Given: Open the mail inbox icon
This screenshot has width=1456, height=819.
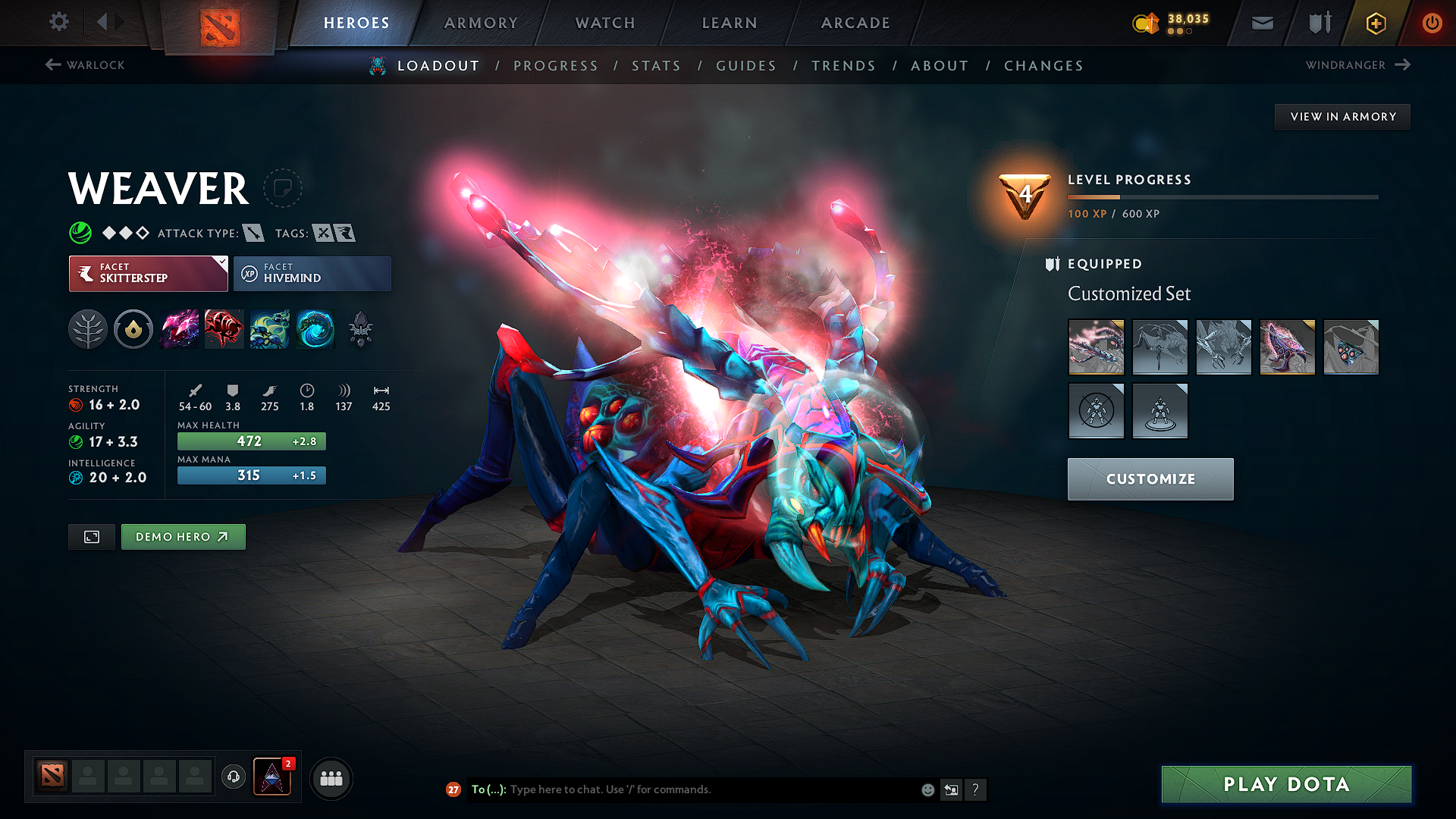Looking at the screenshot, I should click(1261, 23).
